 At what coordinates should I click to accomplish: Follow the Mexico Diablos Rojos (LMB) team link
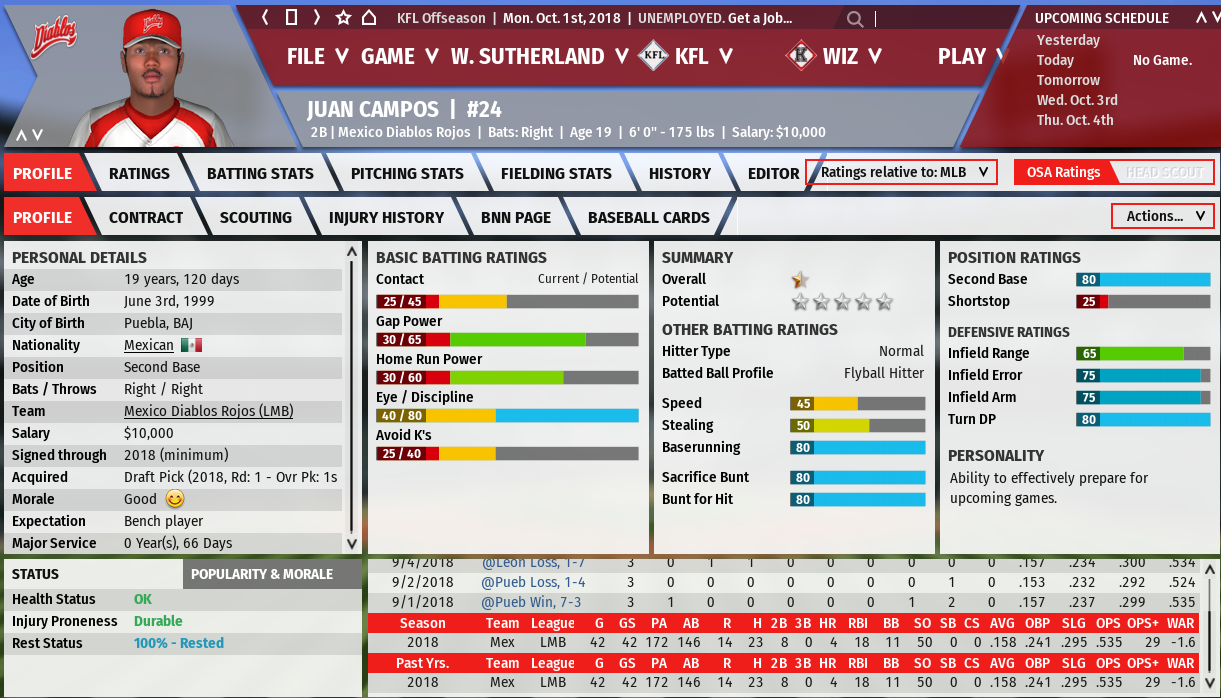208,411
